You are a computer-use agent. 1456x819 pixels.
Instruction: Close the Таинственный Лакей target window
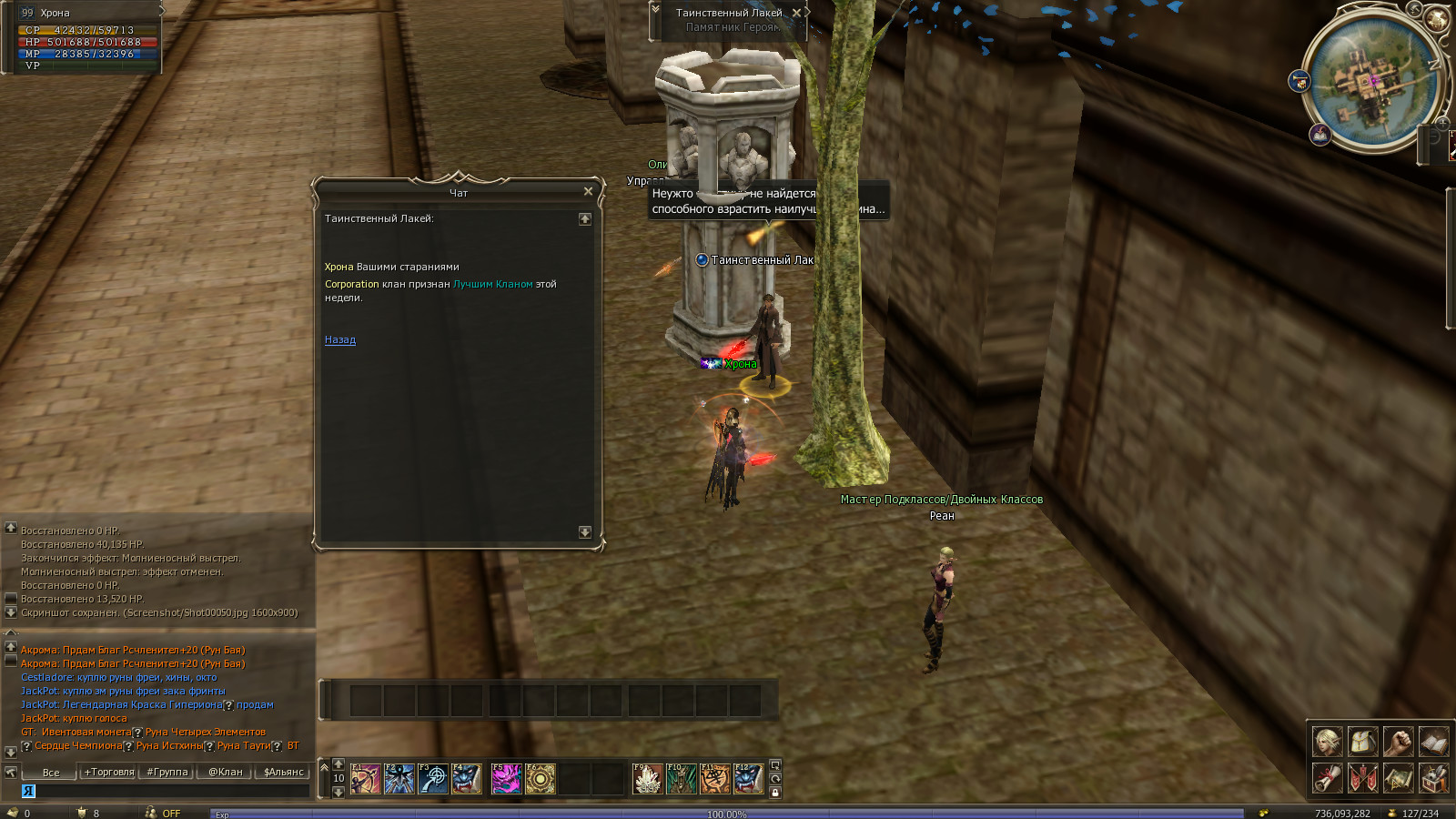796,13
